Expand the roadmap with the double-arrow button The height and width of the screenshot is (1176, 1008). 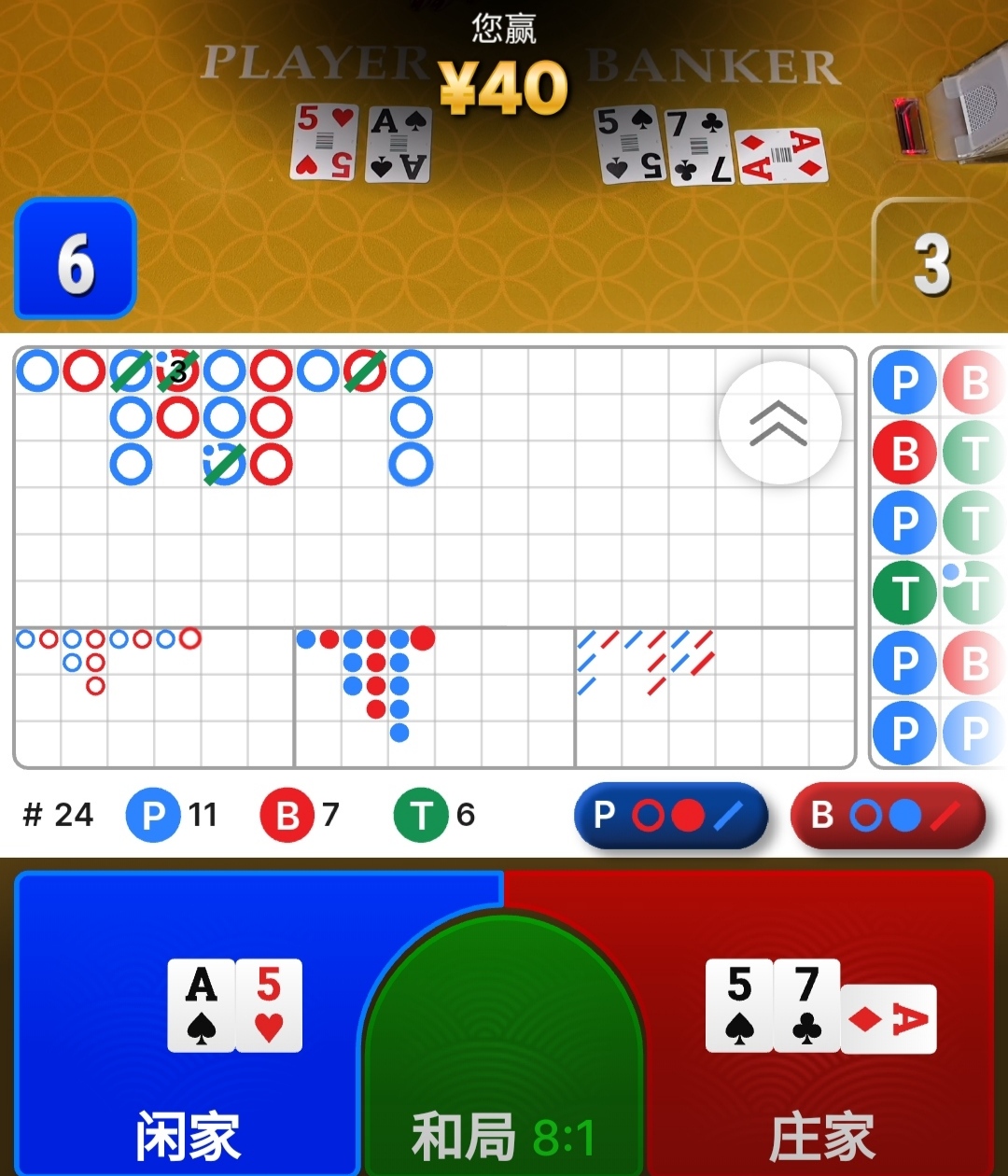[x=779, y=423]
